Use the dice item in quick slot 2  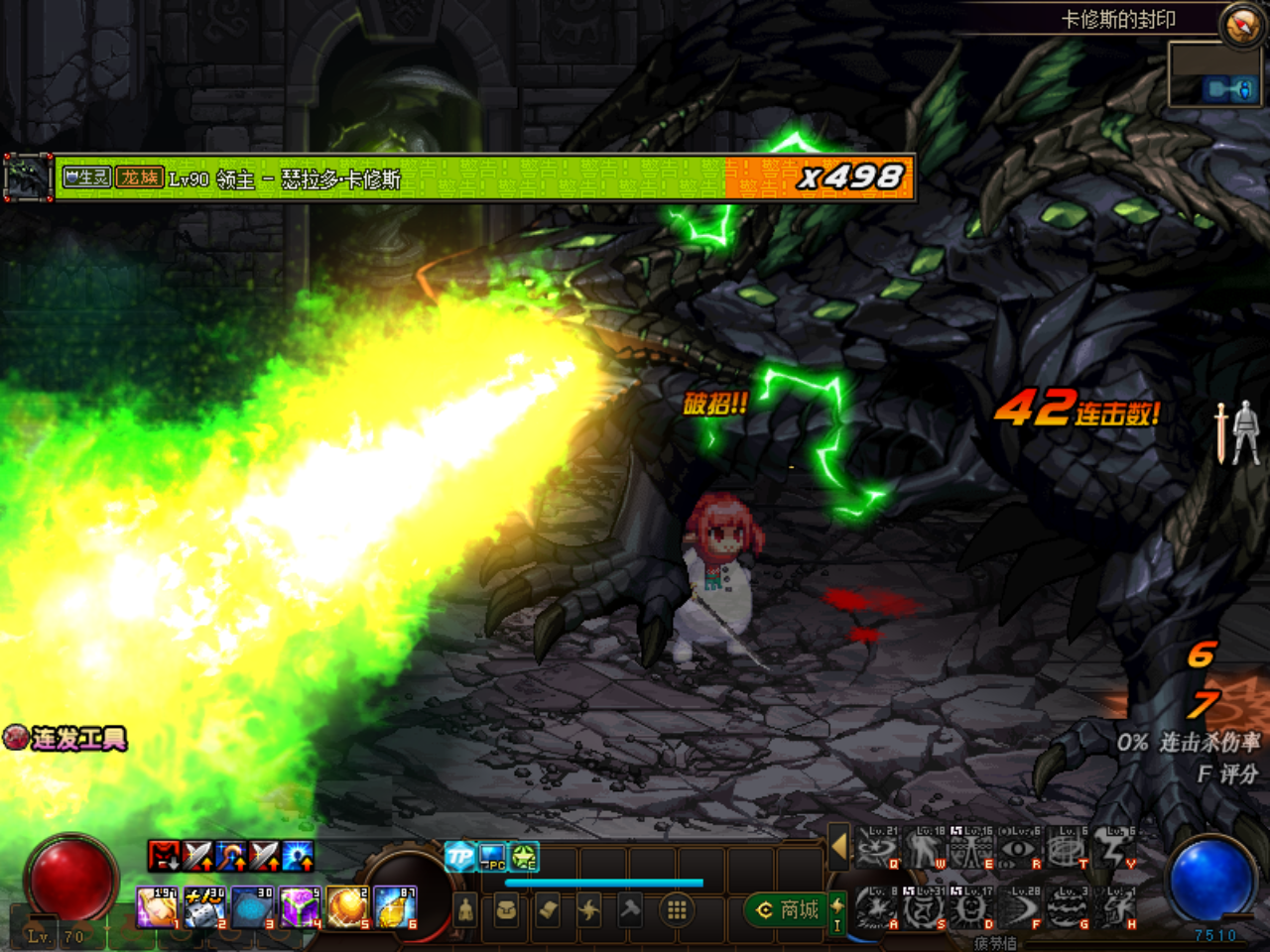click(205, 907)
